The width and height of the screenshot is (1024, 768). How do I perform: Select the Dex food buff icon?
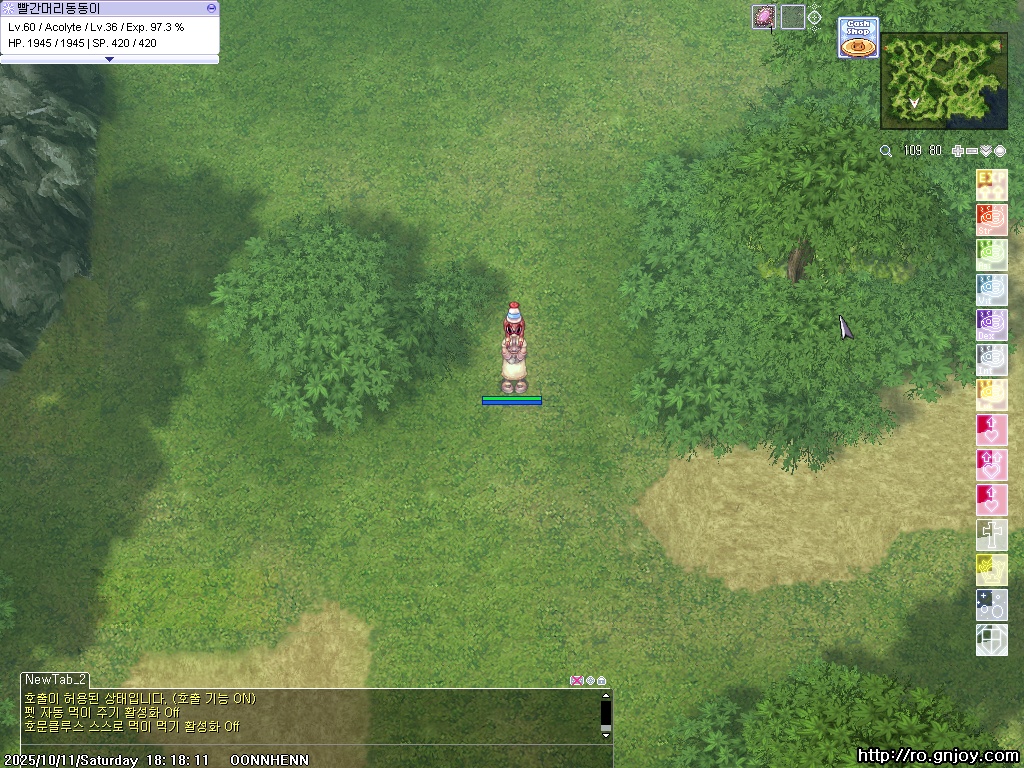[x=991, y=325]
